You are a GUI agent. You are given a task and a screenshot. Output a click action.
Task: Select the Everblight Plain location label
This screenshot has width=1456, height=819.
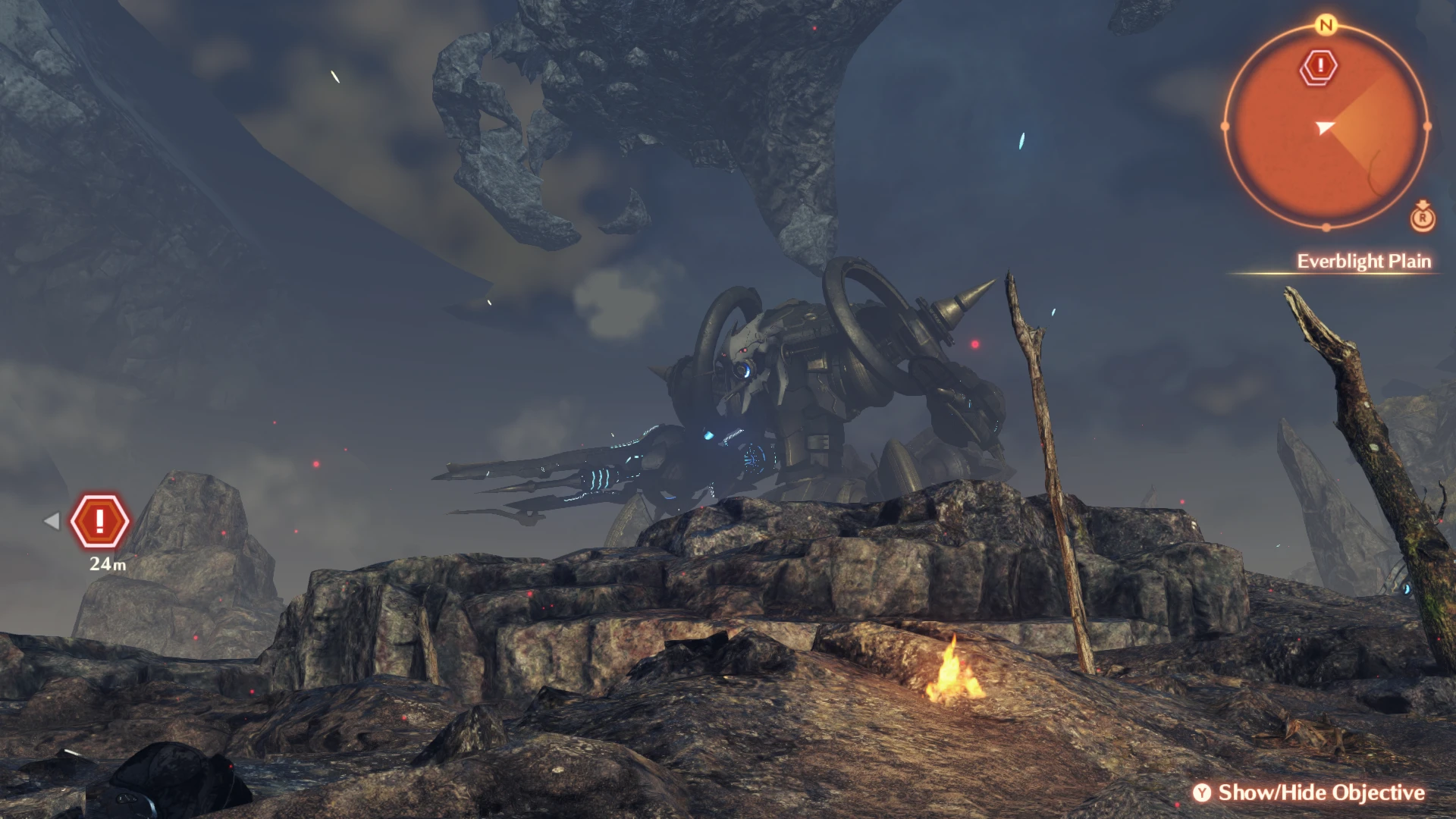tap(1363, 262)
